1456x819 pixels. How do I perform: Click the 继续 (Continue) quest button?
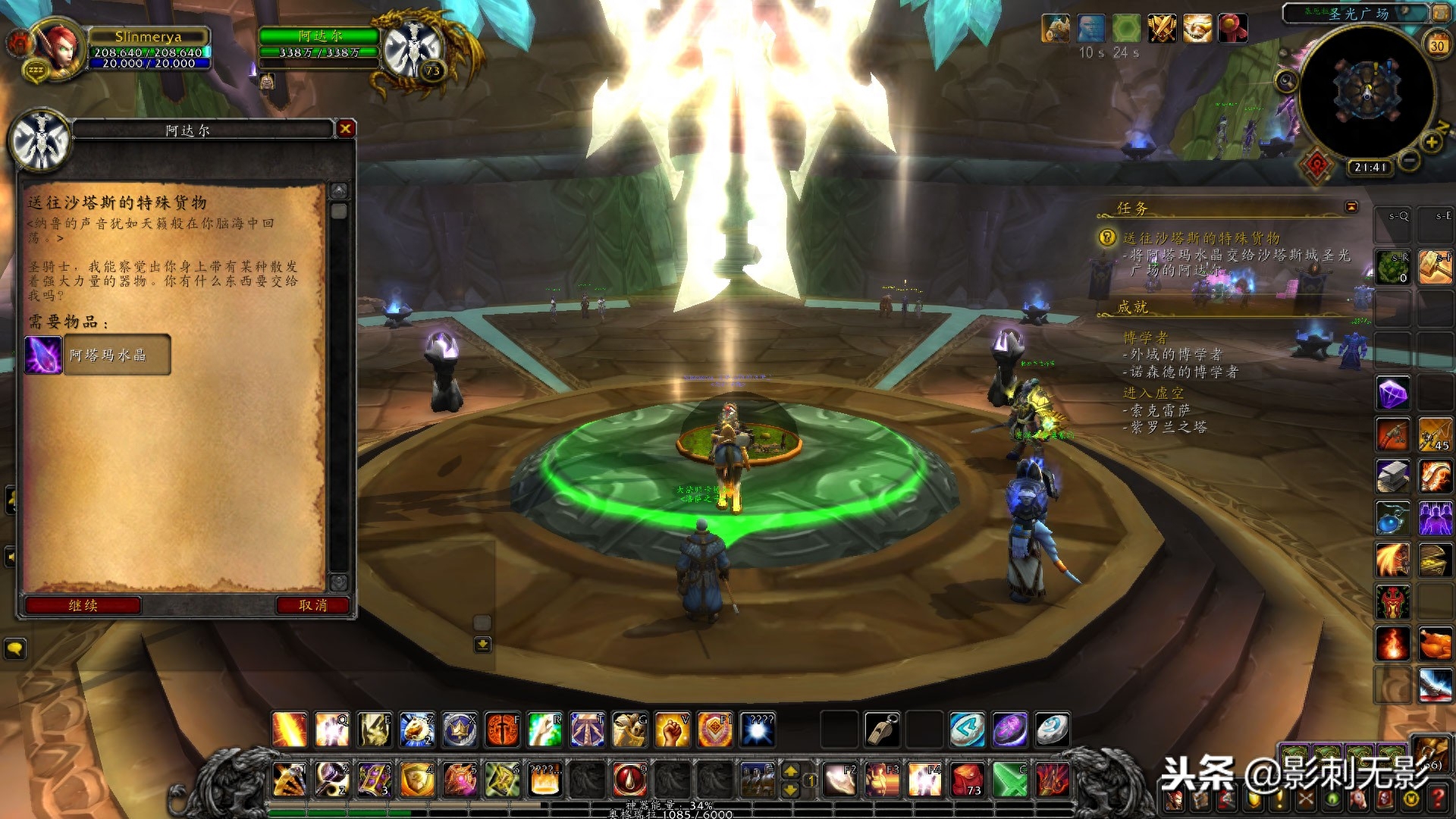(83, 605)
